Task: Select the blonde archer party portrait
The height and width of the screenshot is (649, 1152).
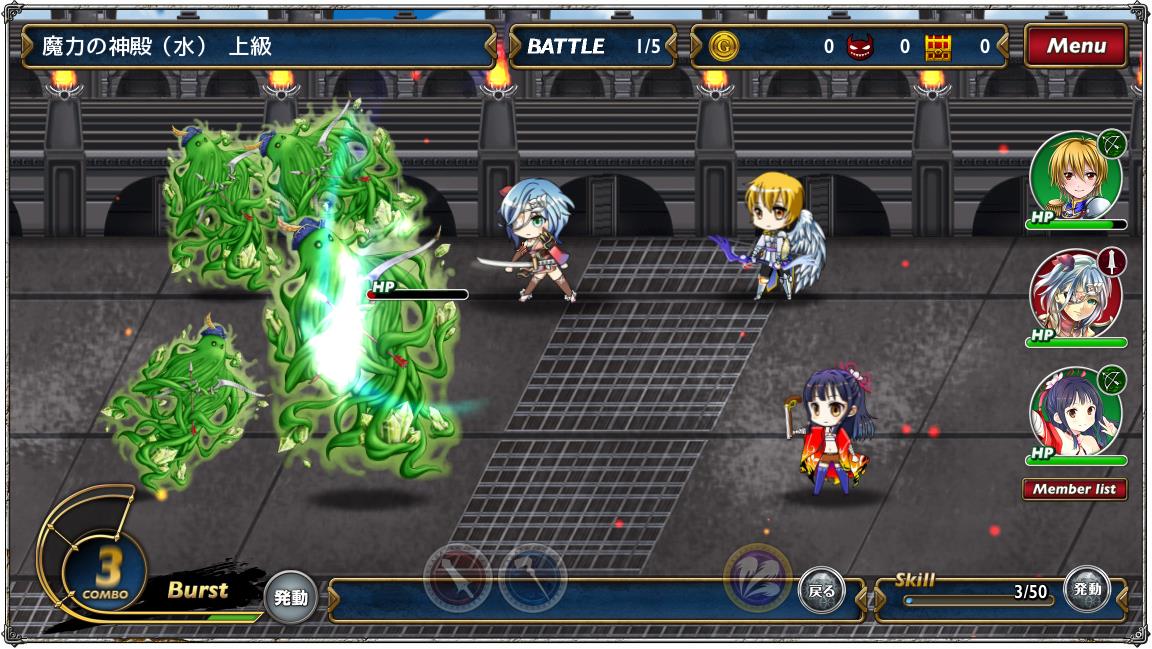Action: (1074, 178)
